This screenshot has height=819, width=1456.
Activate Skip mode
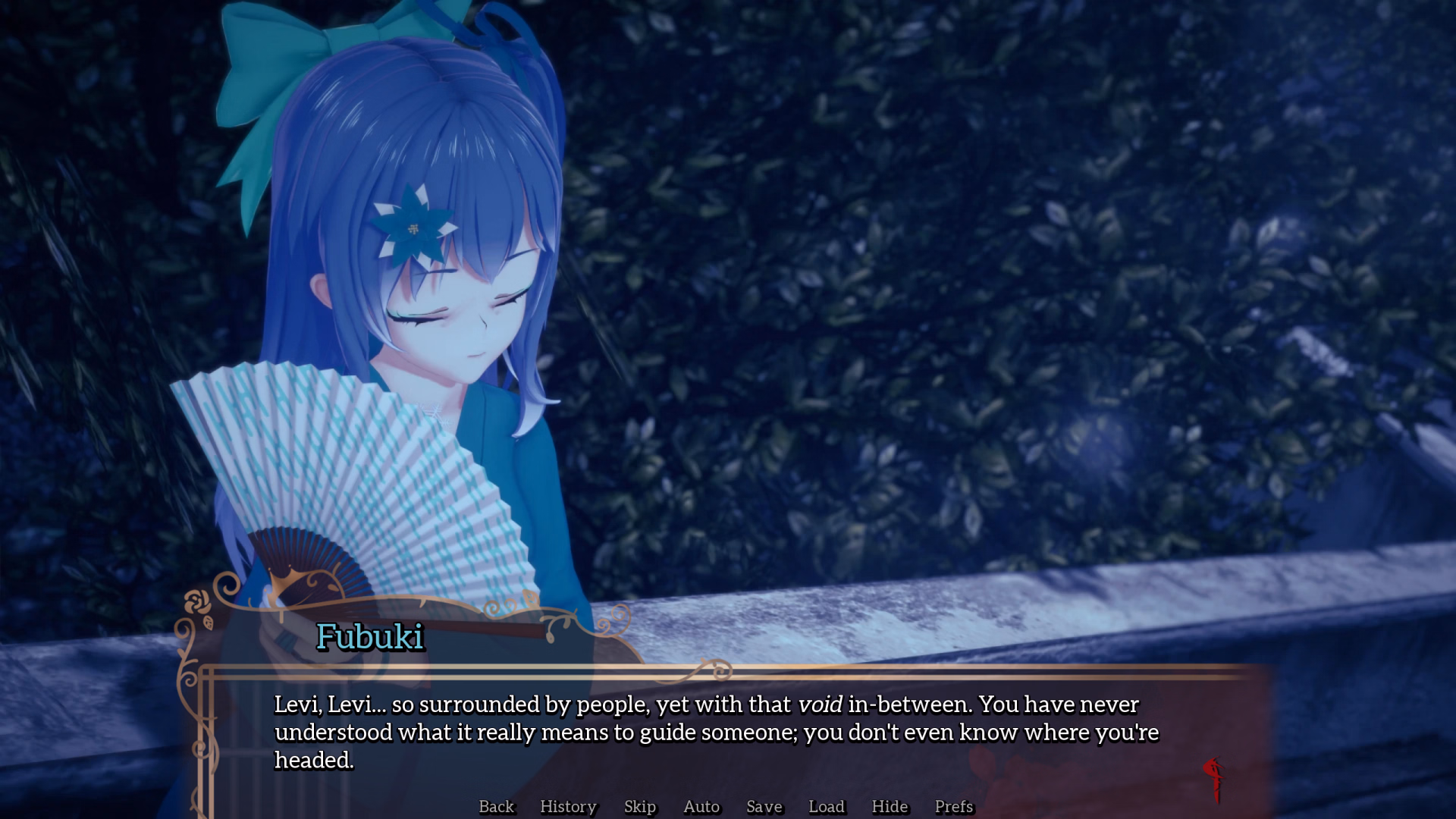point(639,806)
